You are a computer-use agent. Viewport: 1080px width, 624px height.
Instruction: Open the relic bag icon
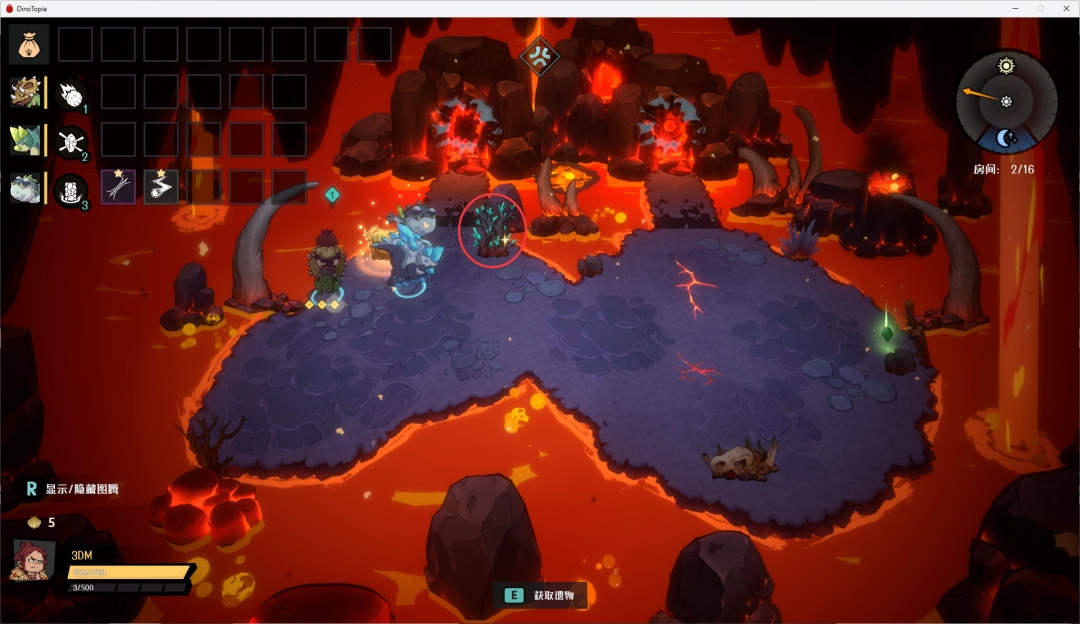click(x=28, y=45)
